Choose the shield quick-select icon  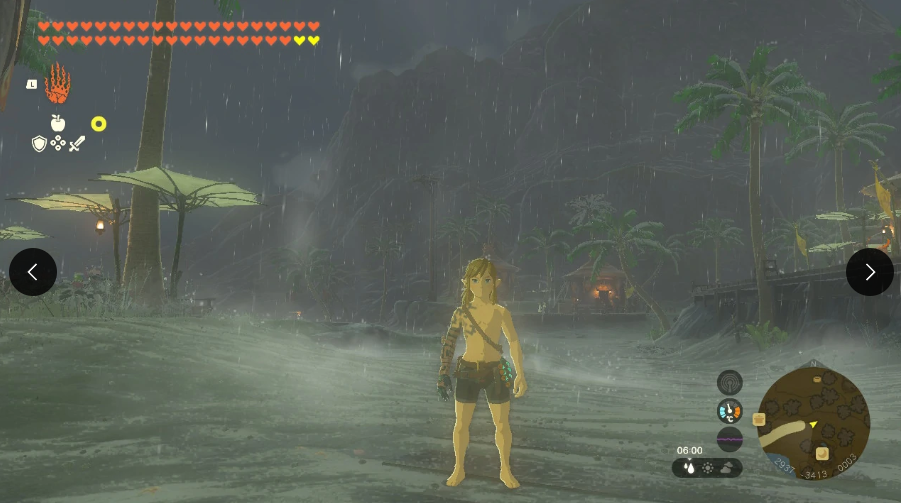click(x=39, y=144)
